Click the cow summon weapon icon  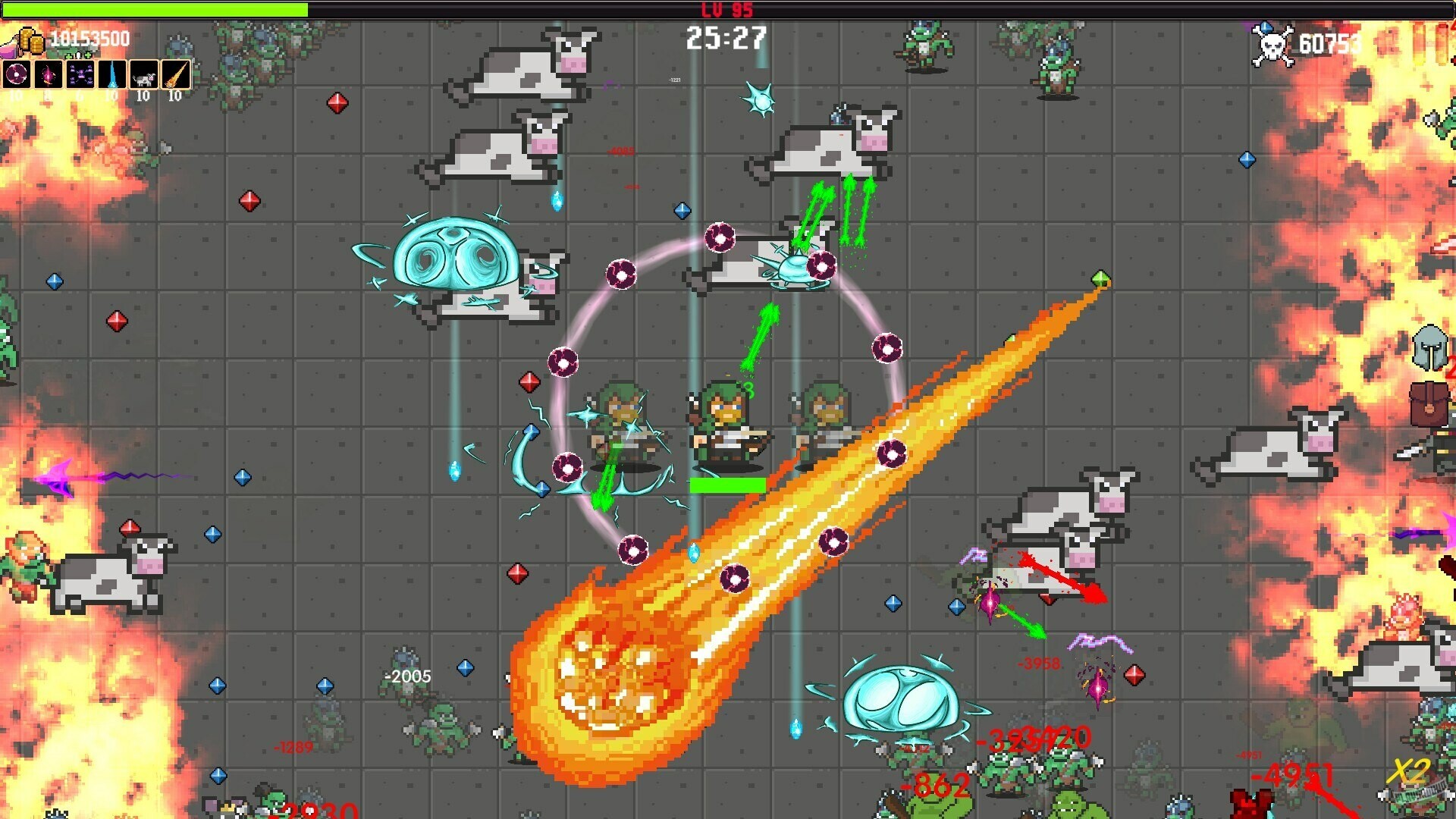point(144,74)
